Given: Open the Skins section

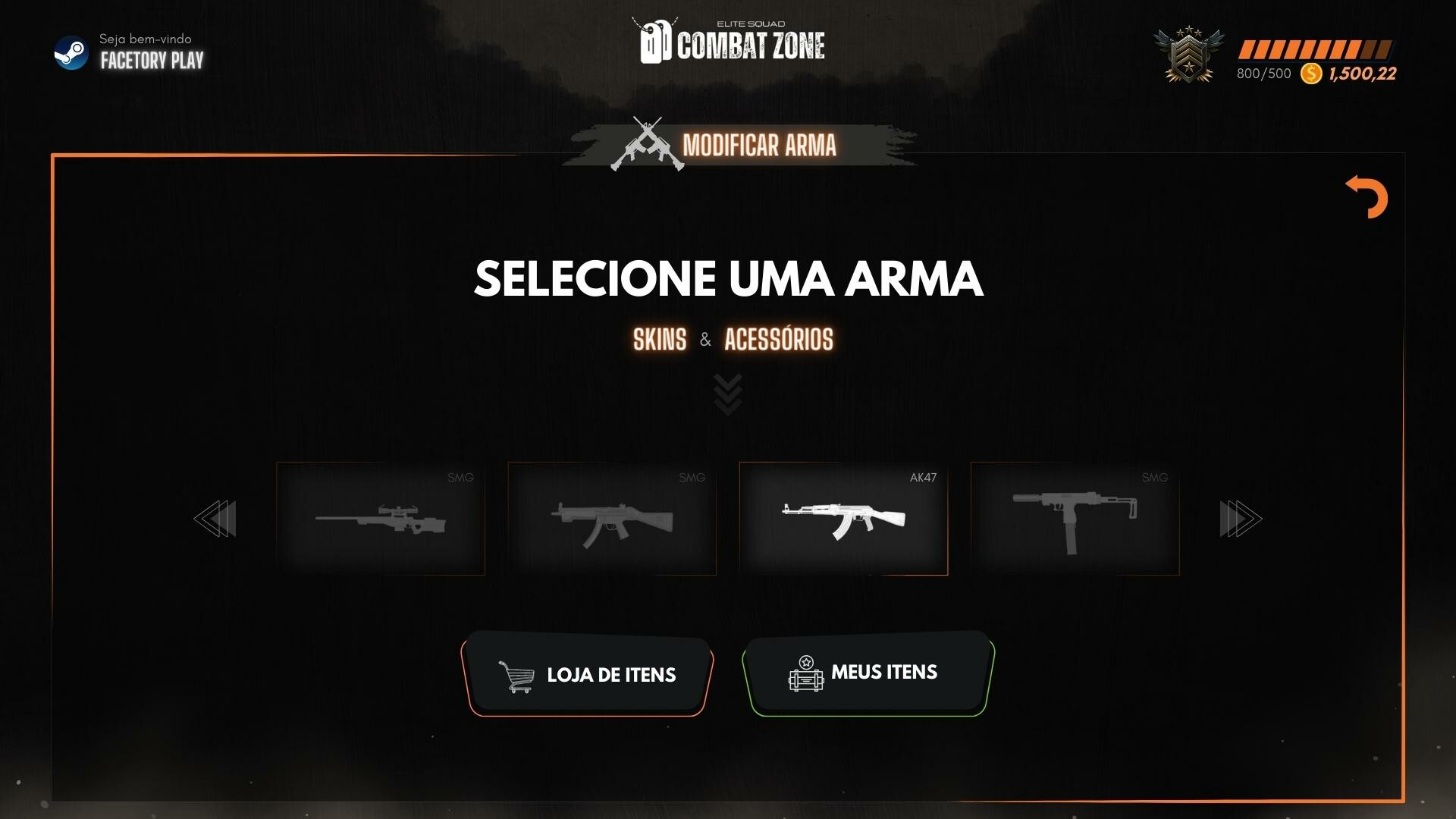Looking at the screenshot, I should [659, 340].
